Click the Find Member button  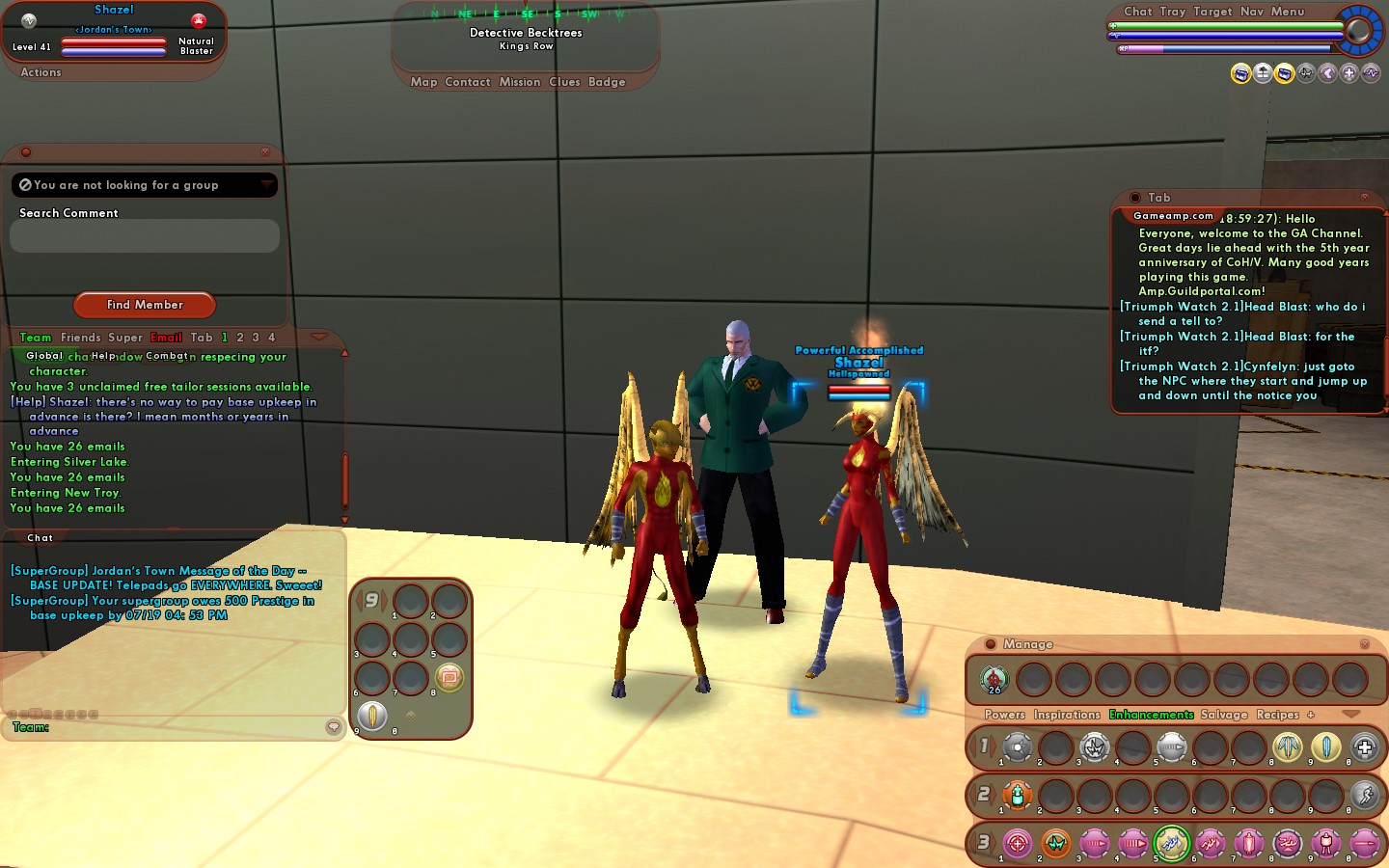145,305
